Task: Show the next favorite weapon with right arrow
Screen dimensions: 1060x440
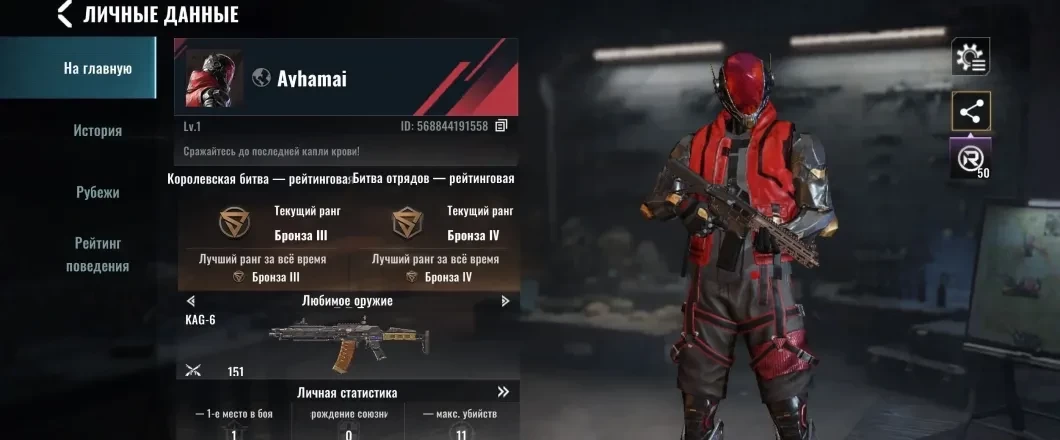Action: tap(505, 301)
